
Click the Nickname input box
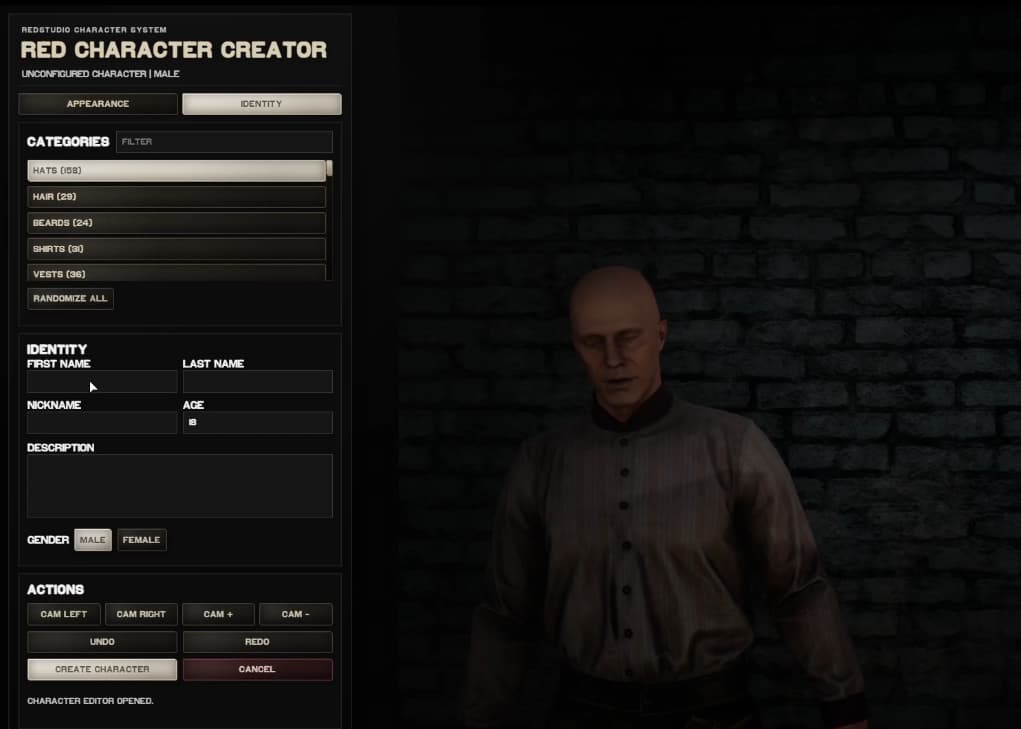102,423
